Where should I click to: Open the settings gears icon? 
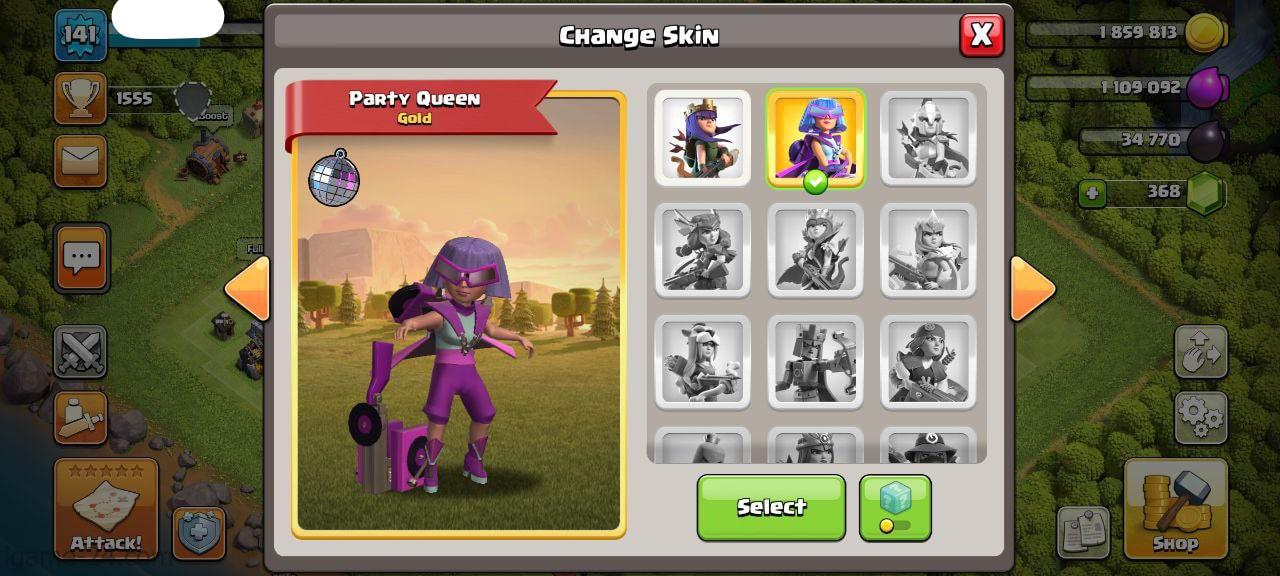(1200, 417)
